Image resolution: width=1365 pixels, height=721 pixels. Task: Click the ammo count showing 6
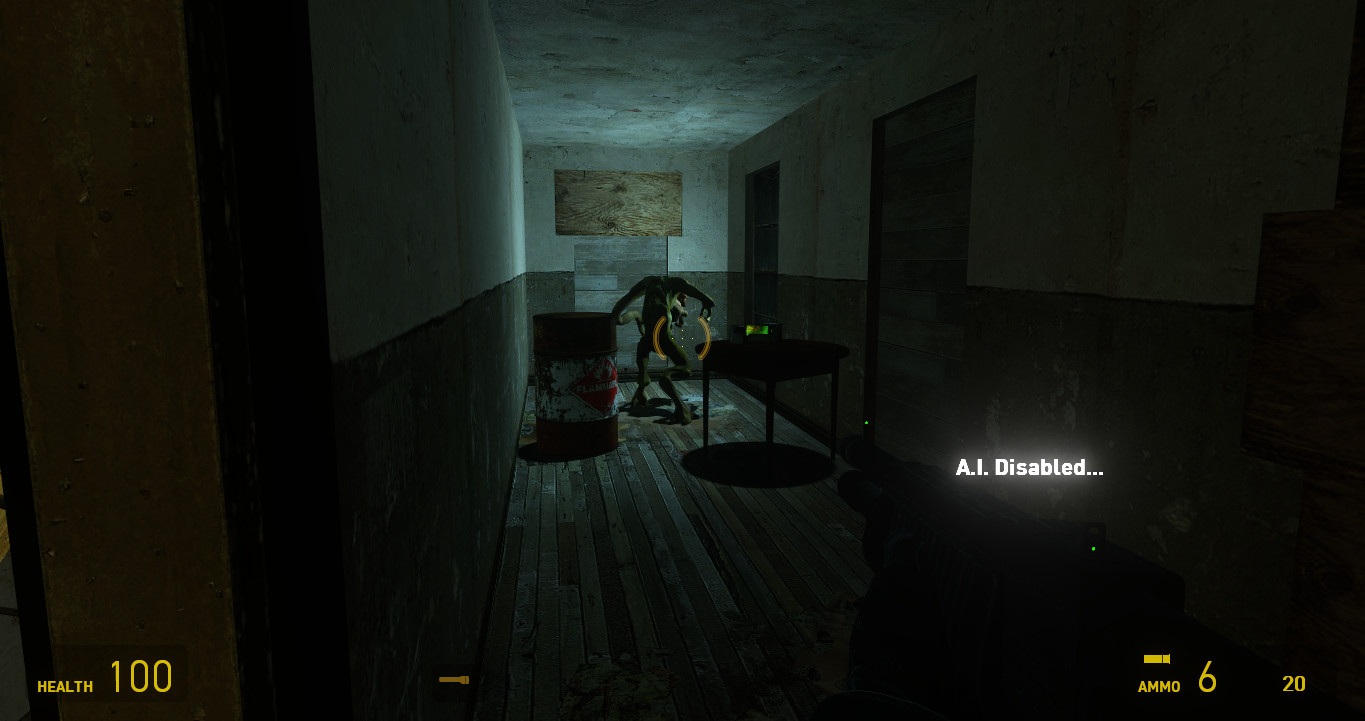[x=1206, y=680]
